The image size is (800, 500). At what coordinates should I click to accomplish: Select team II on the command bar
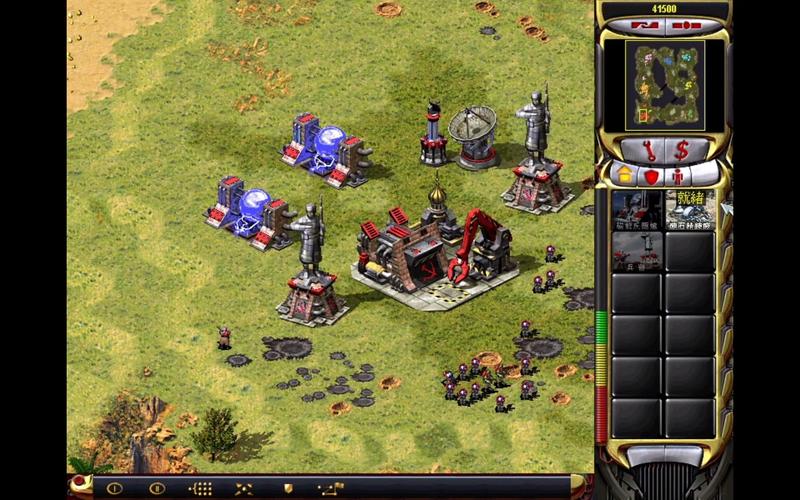156,488
